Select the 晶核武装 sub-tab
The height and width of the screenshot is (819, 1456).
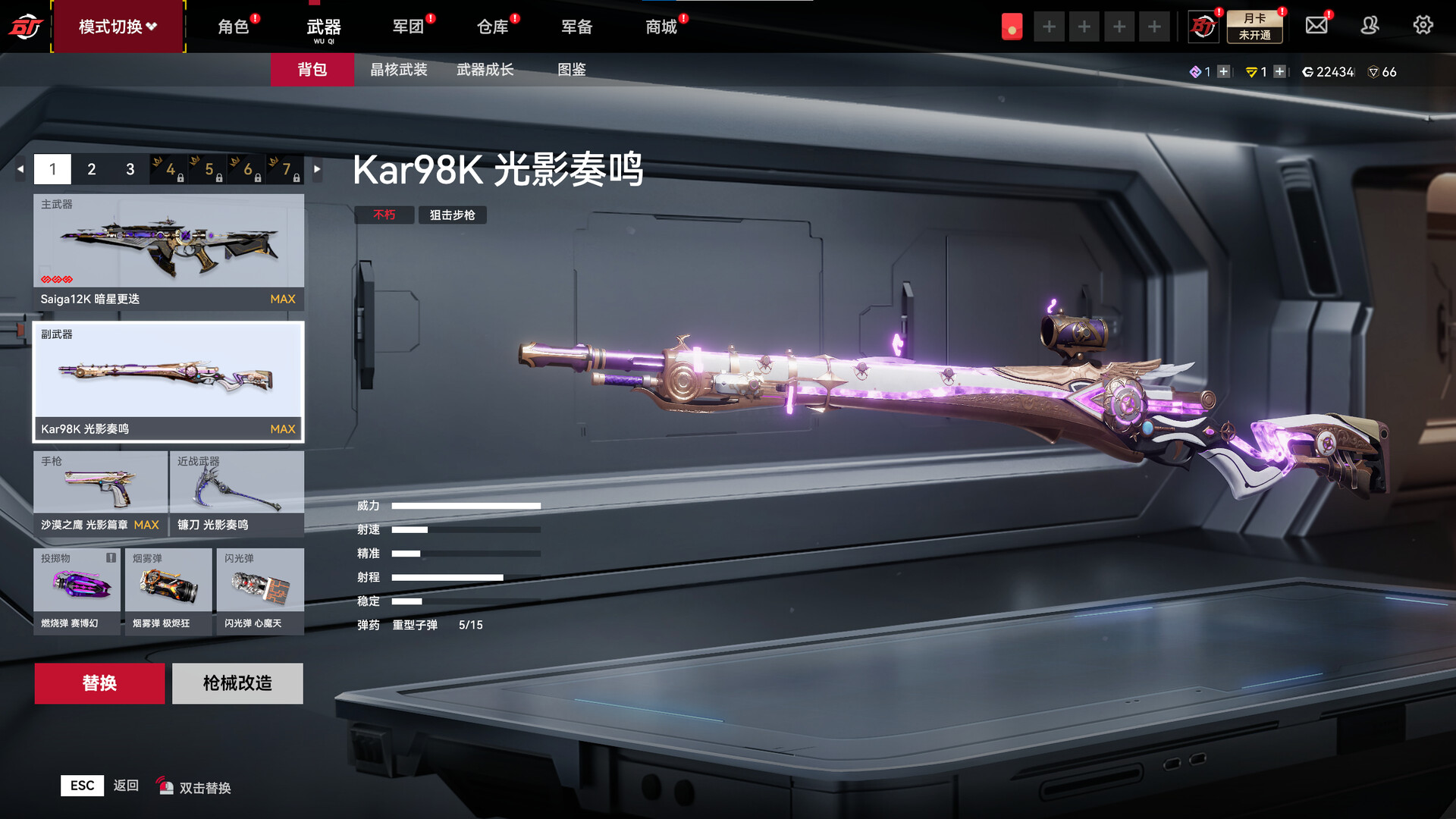pos(399,70)
